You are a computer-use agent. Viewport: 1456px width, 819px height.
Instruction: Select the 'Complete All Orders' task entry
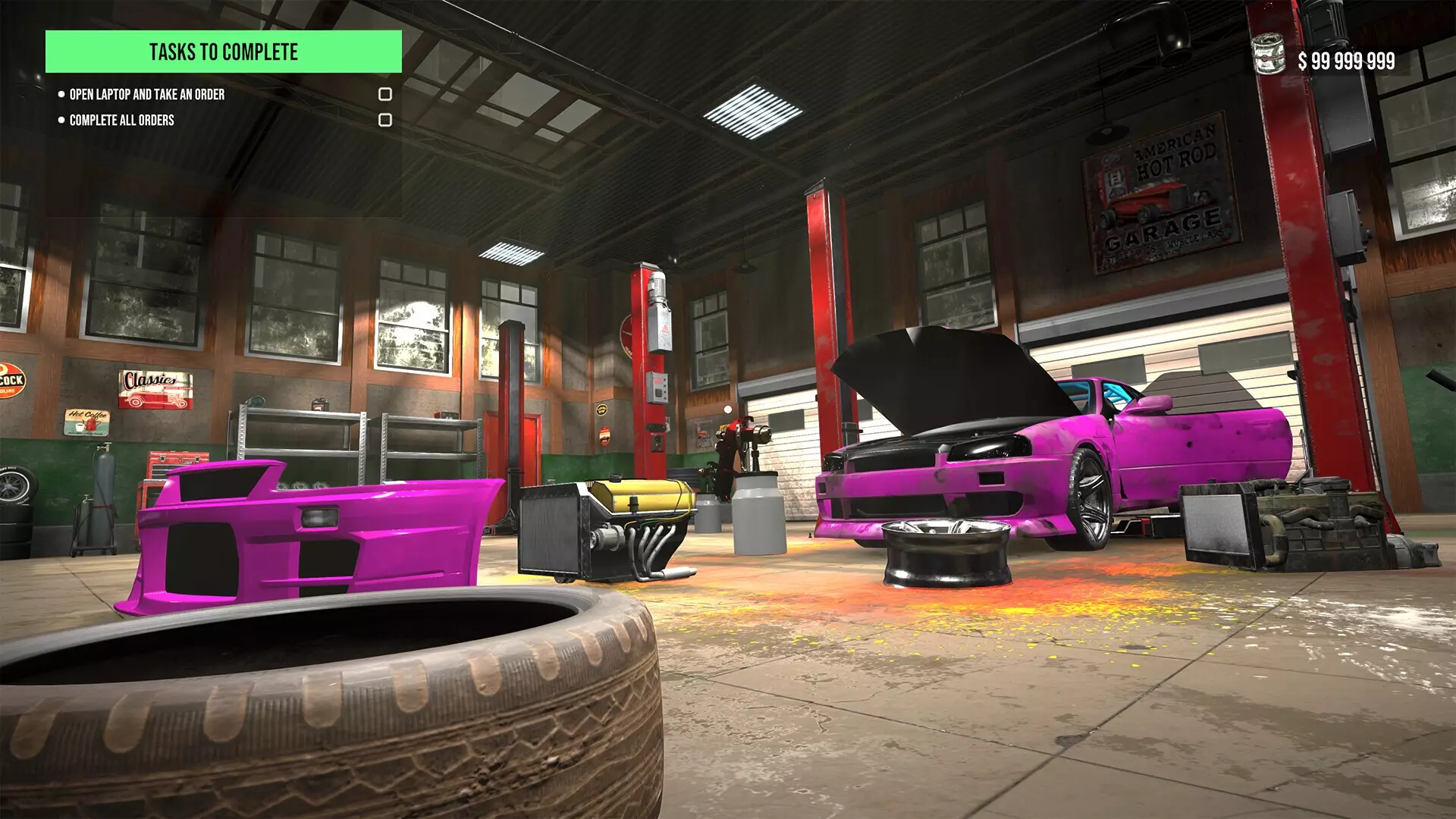pos(121,119)
